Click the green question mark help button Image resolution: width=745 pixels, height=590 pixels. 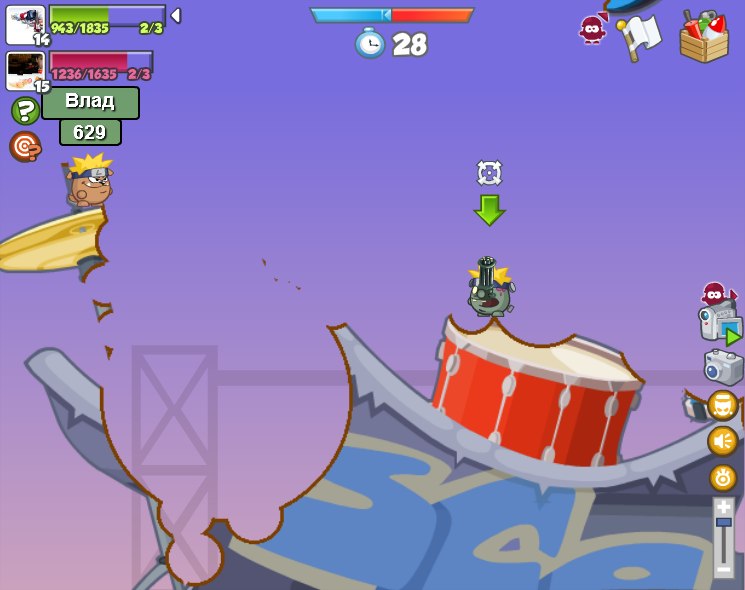click(x=25, y=110)
